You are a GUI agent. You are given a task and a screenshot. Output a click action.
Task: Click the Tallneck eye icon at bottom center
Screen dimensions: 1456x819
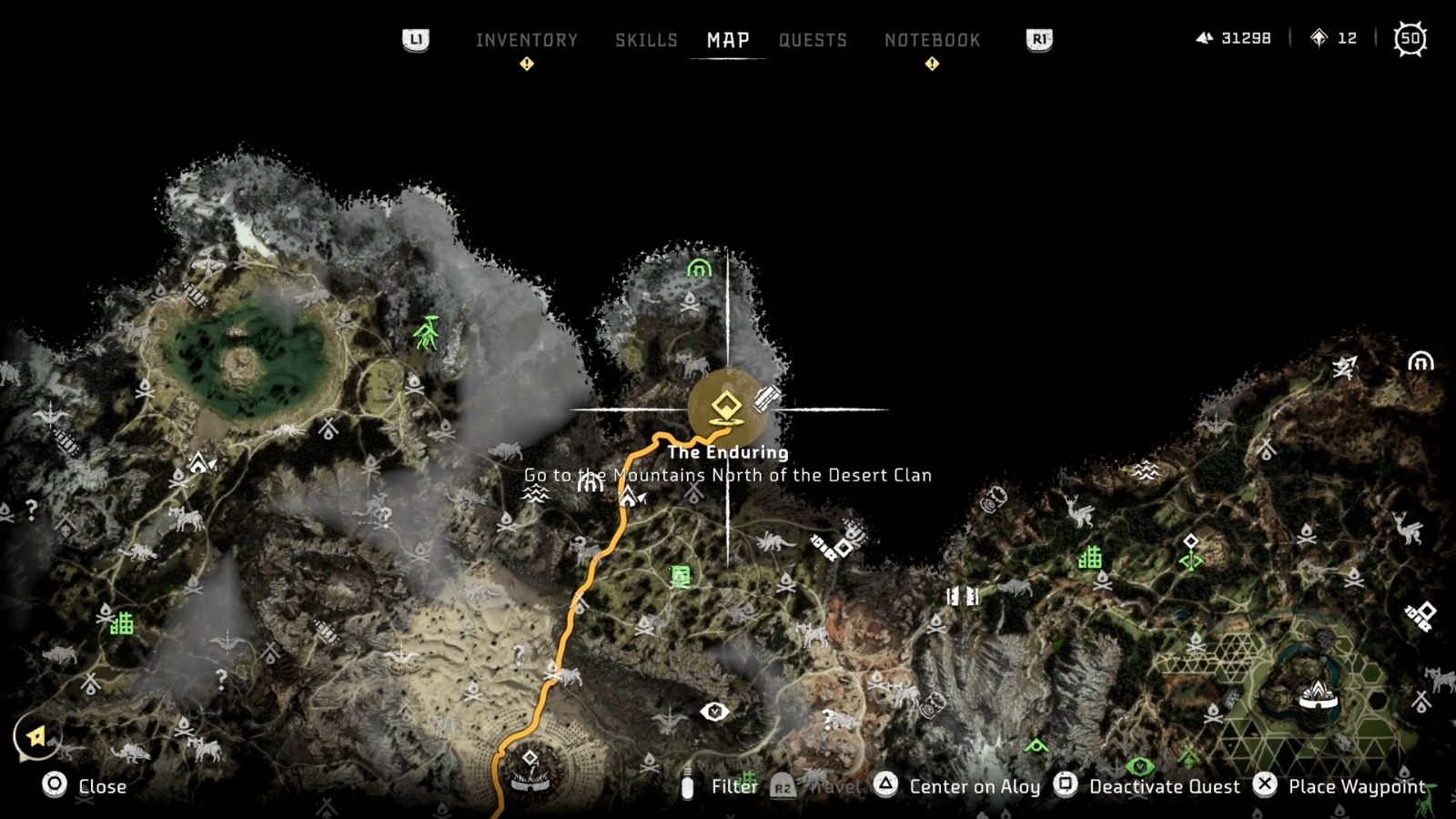pyautogui.click(x=716, y=711)
